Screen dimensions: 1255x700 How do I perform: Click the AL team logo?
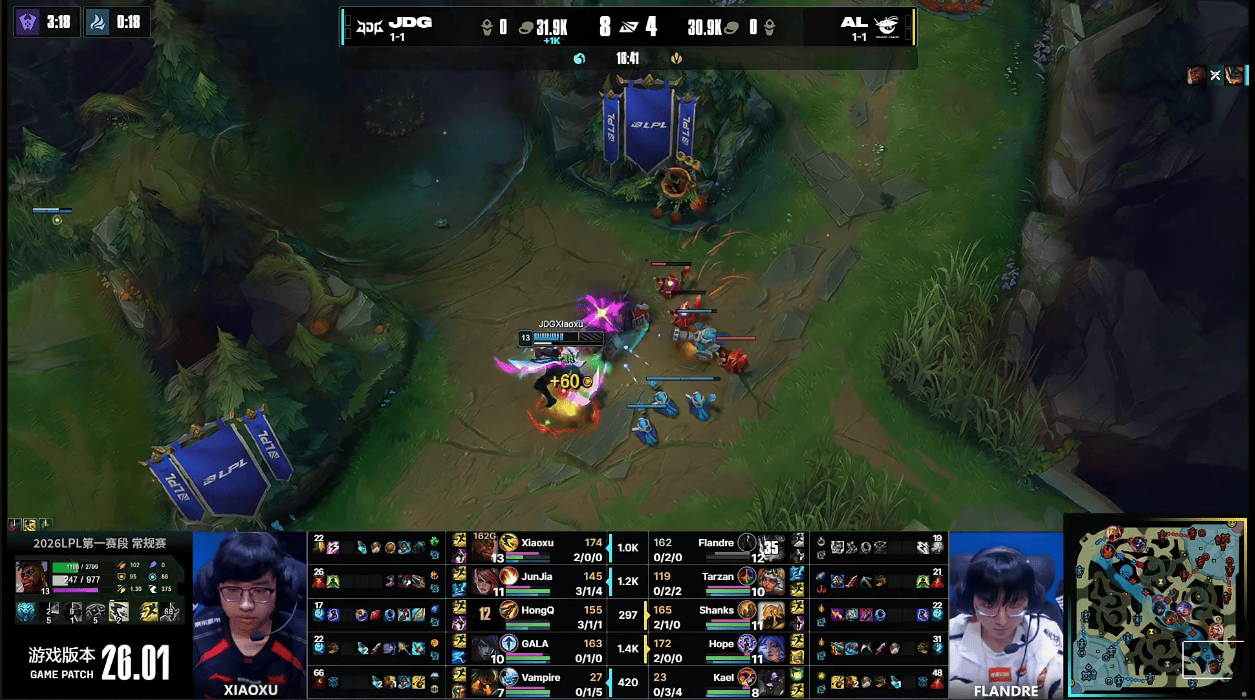click(x=886, y=27)
